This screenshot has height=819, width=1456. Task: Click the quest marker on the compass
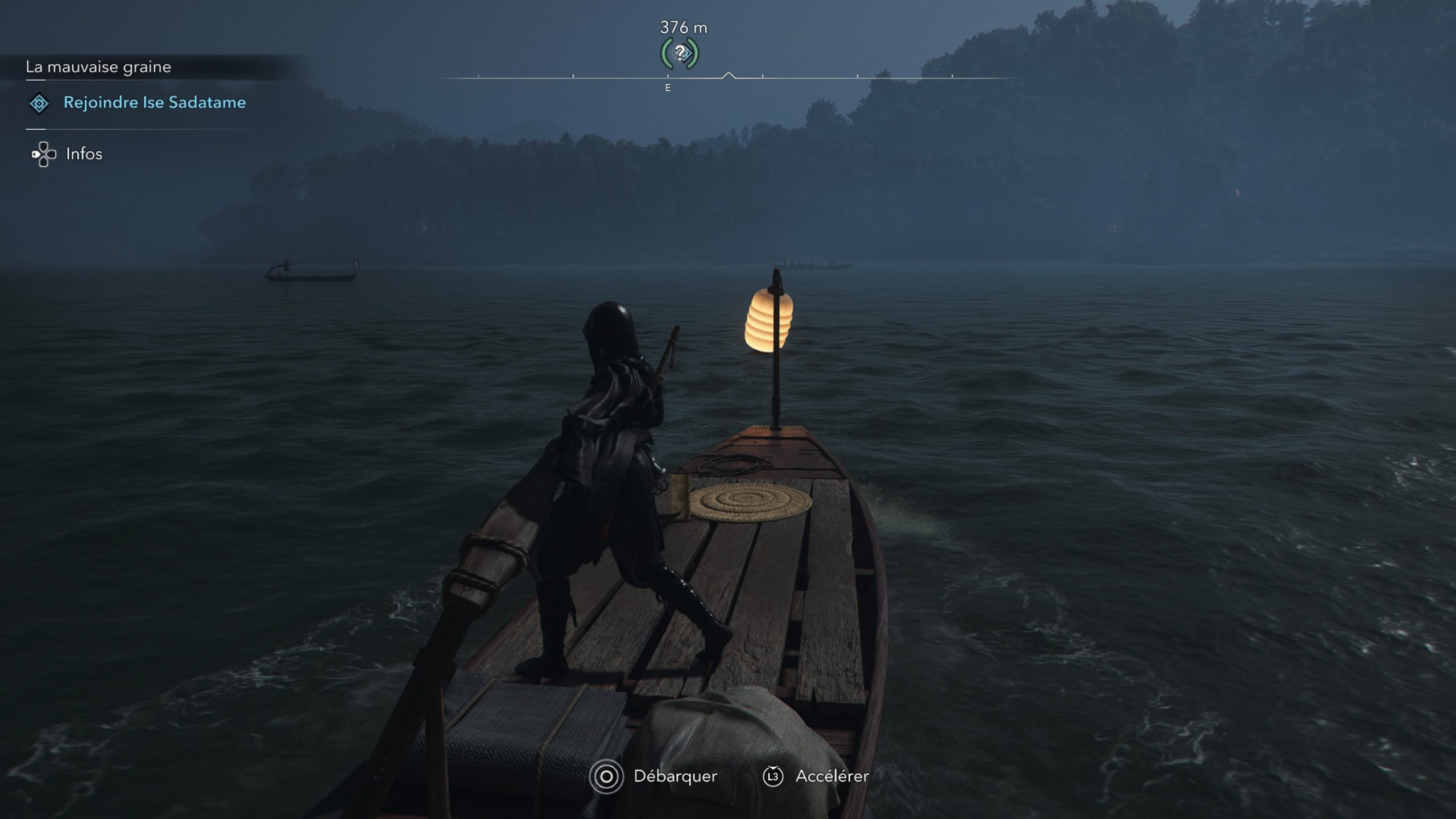point(680,53)
